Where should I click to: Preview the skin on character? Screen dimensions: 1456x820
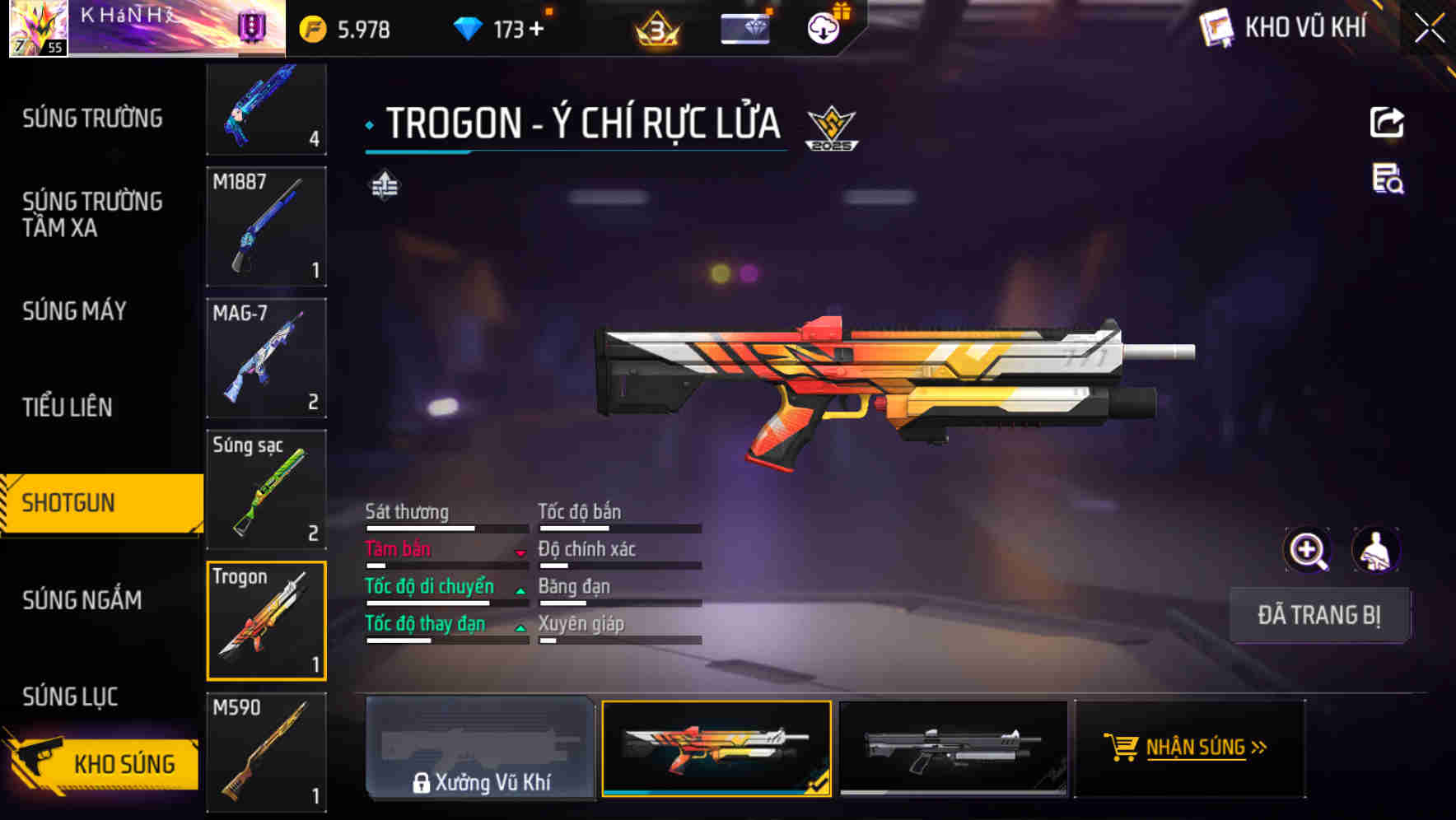coord(1375,550)
